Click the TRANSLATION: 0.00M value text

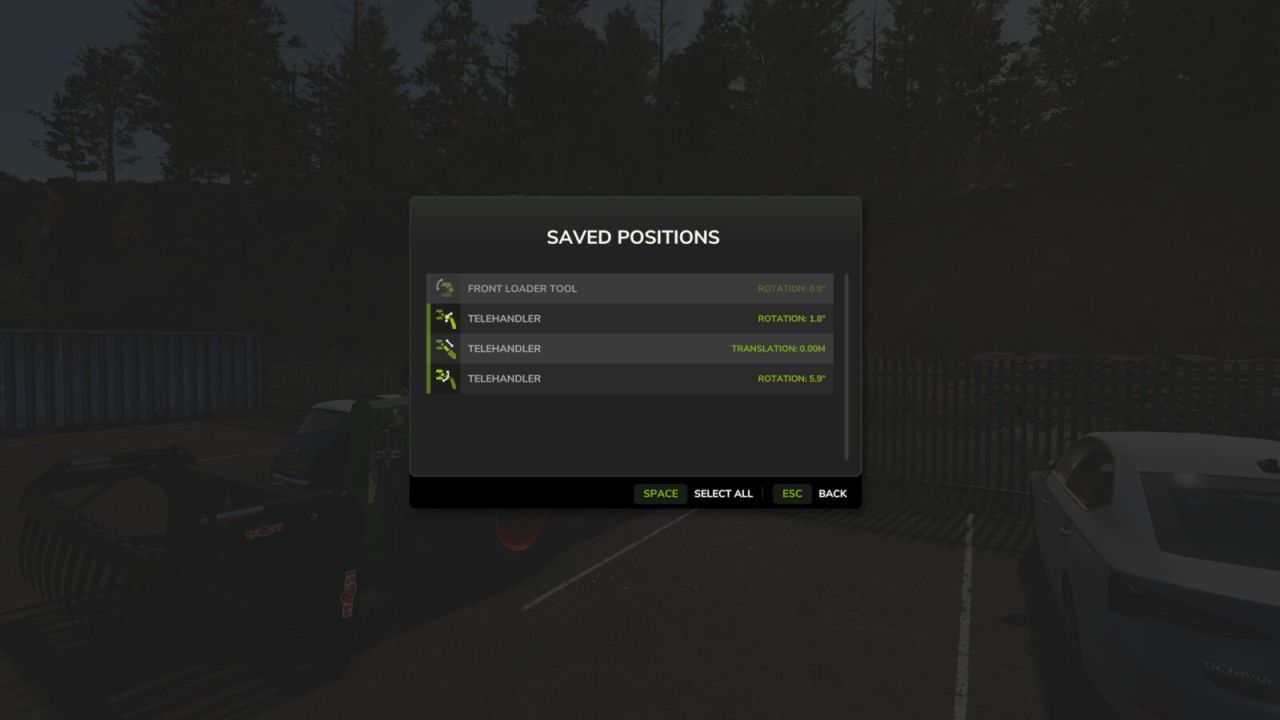coord(780,348)
